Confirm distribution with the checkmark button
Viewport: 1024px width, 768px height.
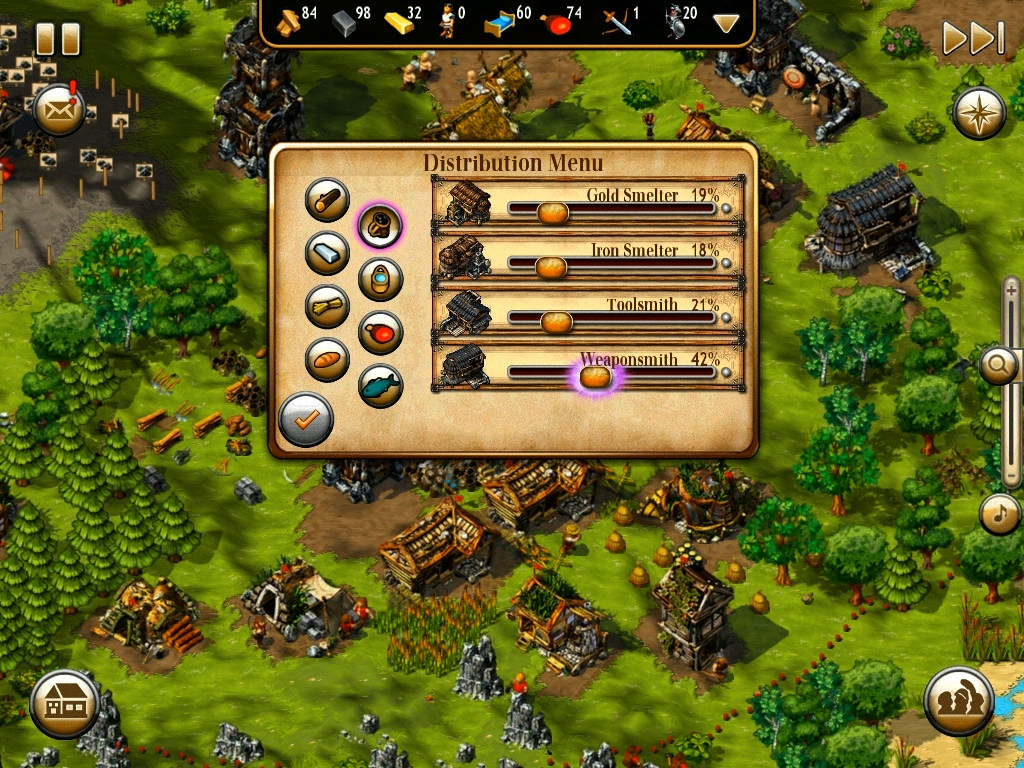pos(305,420)
